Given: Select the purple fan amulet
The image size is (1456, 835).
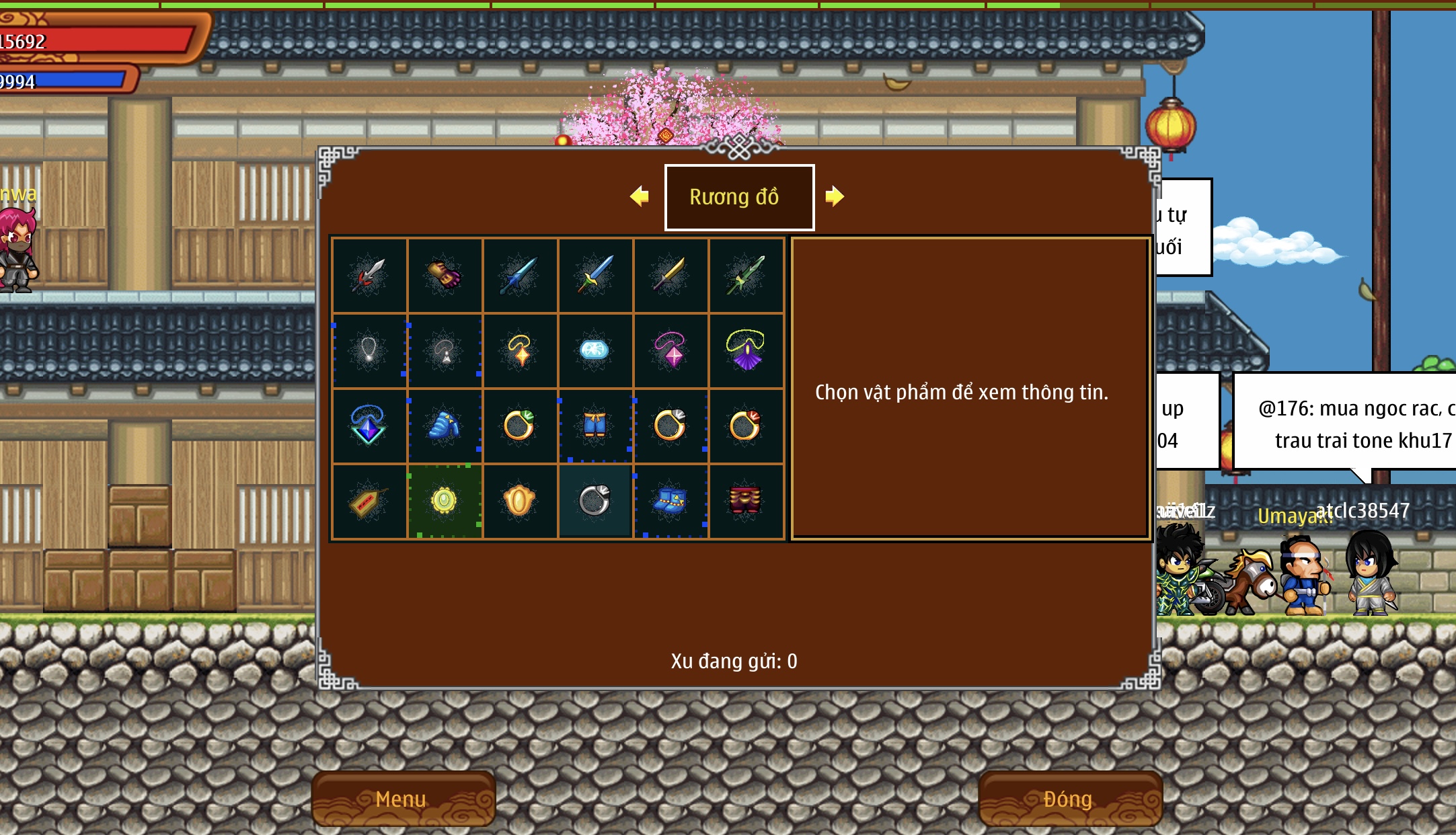Looking at the screenshot, I should pos(745,350).
